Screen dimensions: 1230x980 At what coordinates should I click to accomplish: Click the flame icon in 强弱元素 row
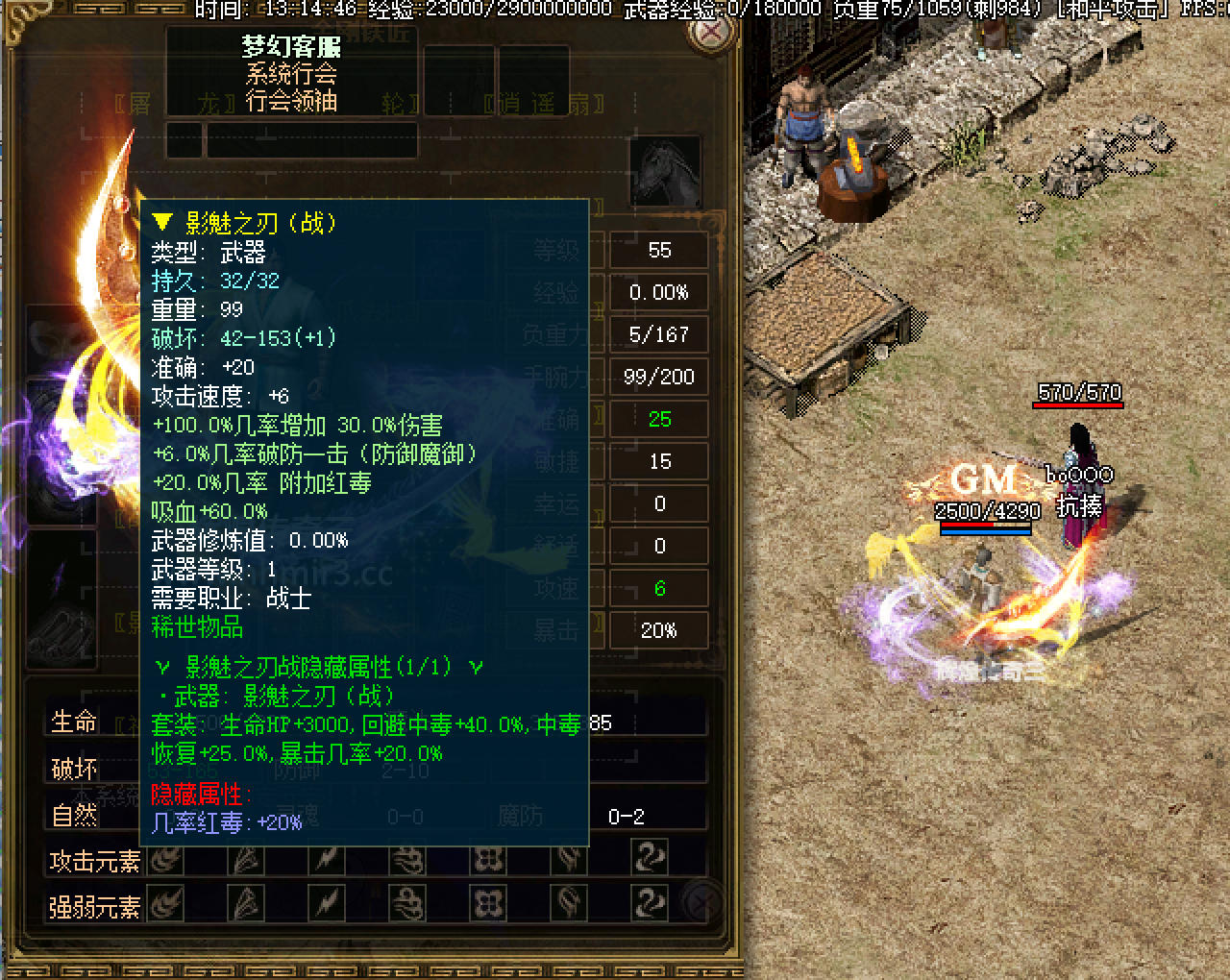pyautogui.click(x=166, y=903)
